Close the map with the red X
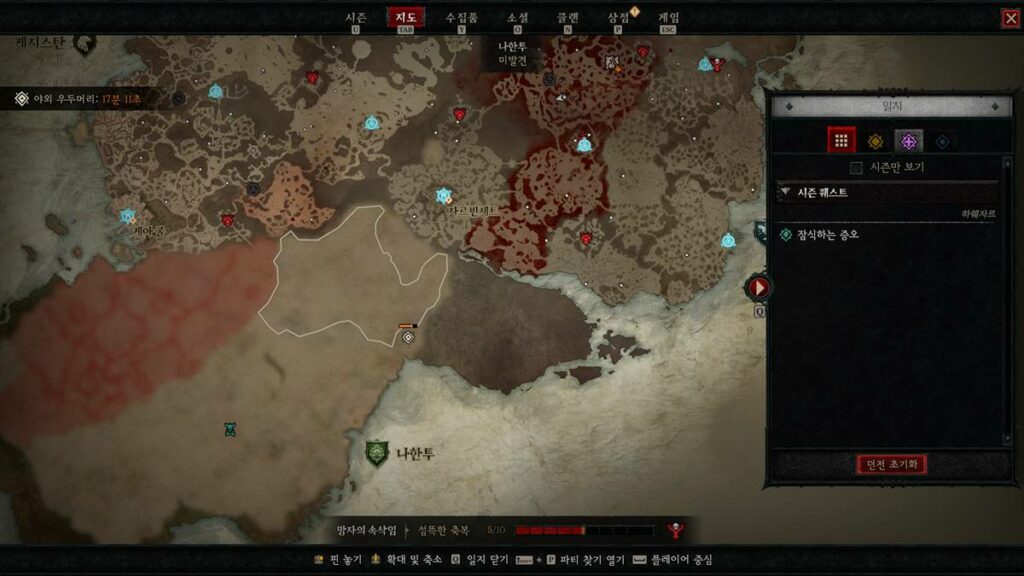The image size is (1024, 576). click(x=1010, y=18)
